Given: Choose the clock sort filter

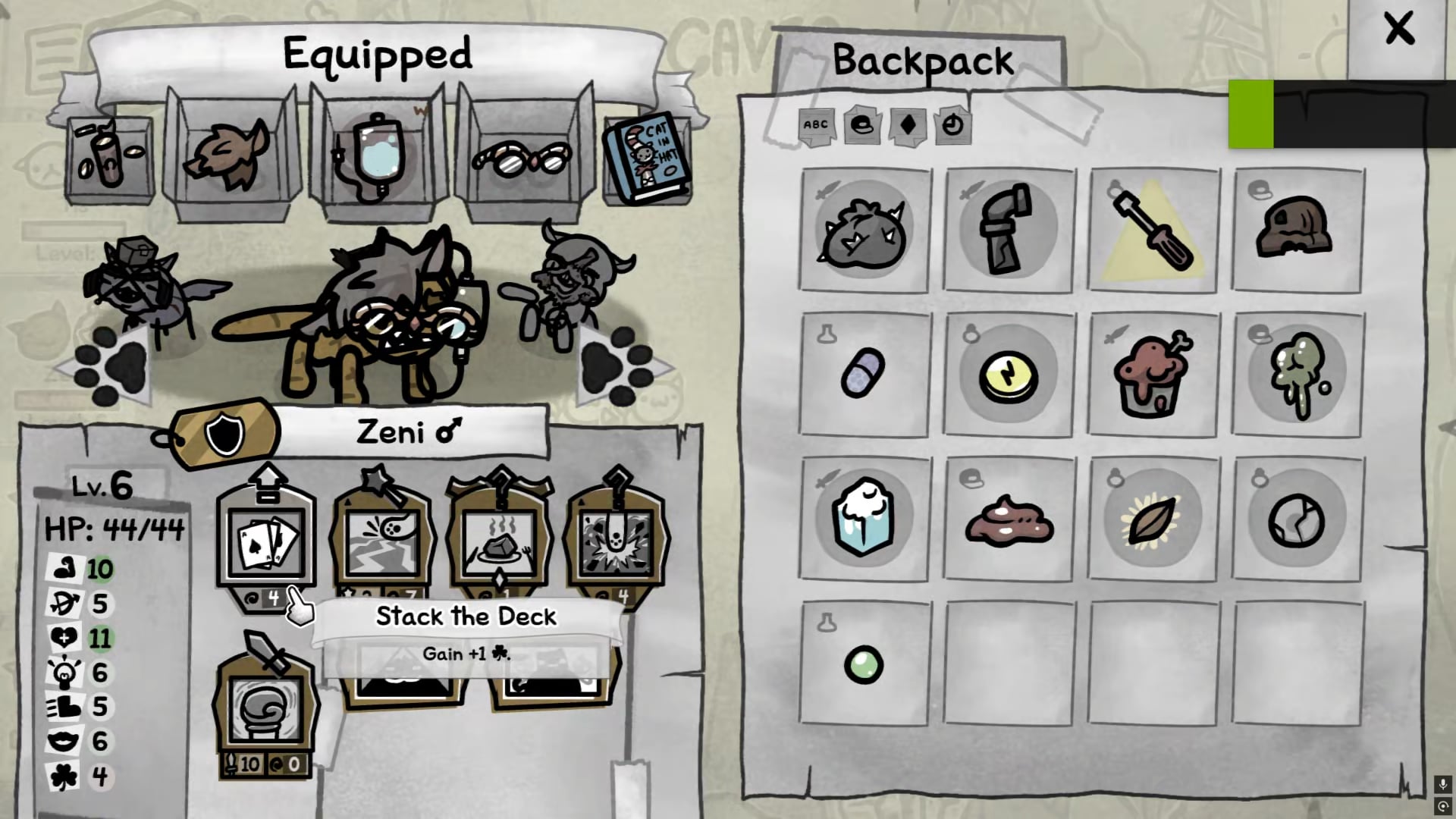Looking at the screenshot, I should [x=952, y=125].
